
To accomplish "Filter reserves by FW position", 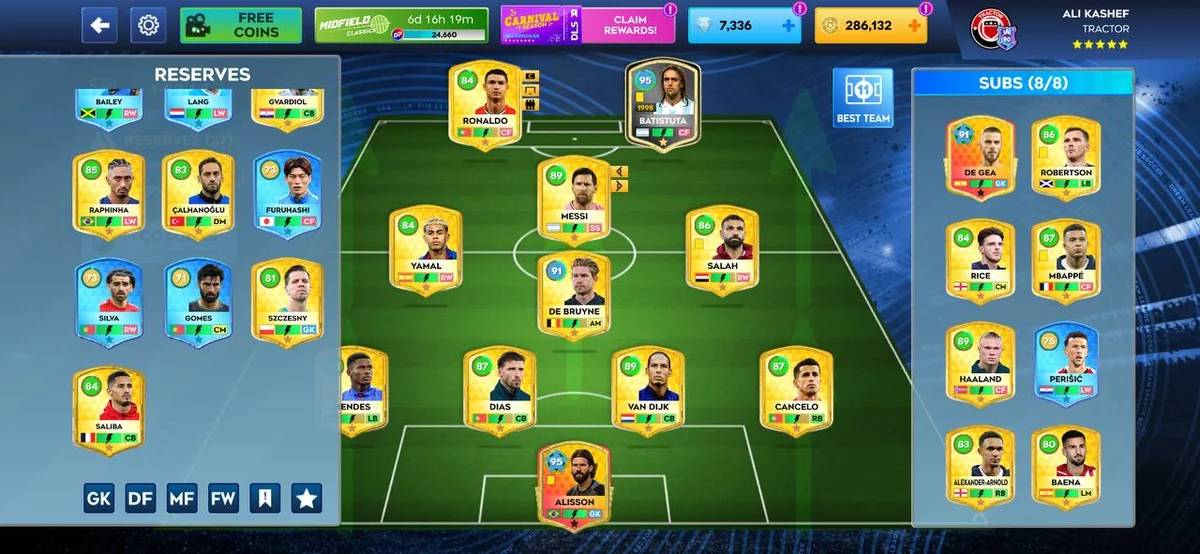I will click(x=223, y=497).
